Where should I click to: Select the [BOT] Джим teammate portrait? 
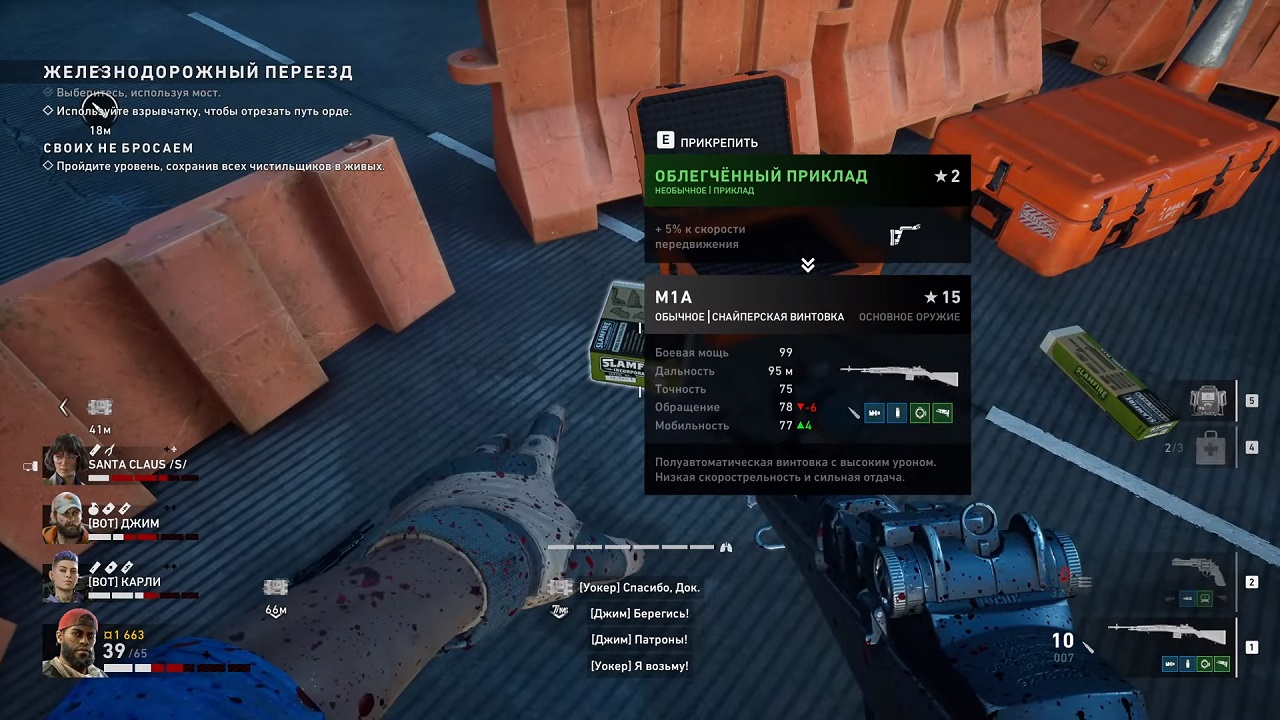(x=65, y=517)
